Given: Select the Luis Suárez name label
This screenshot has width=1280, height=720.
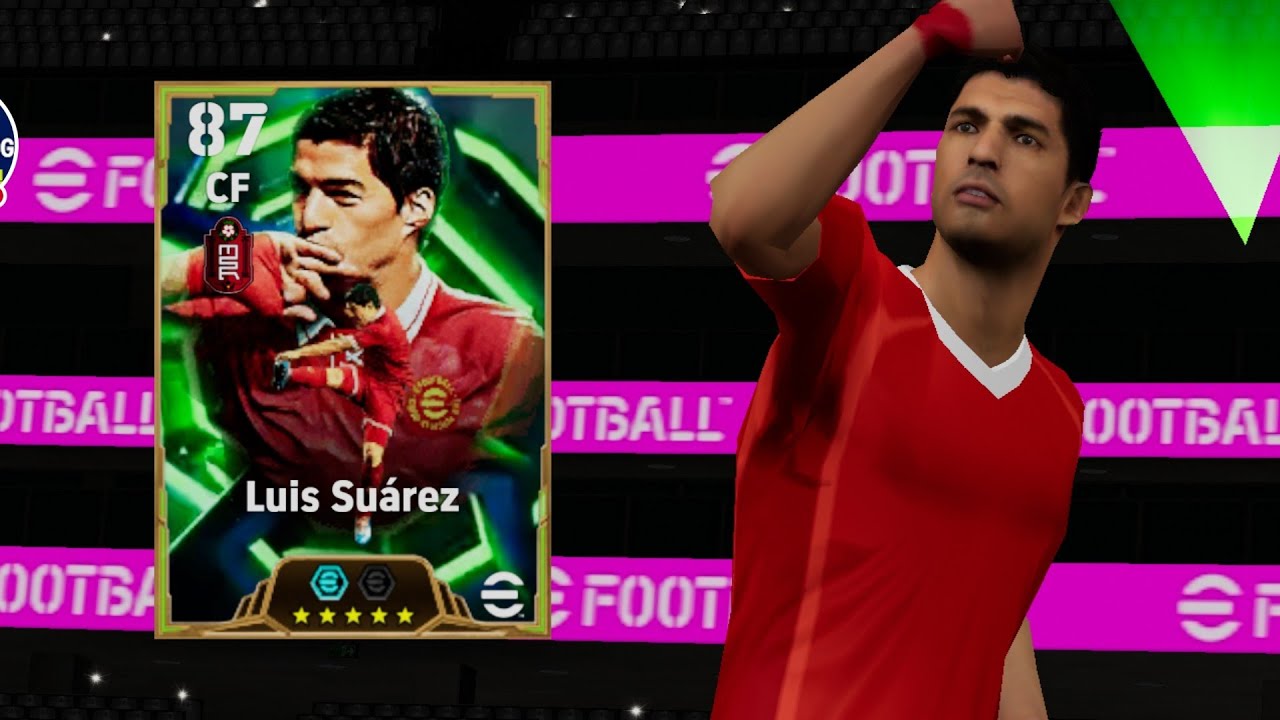Looking at the screenshot, I should tap(350, 495).
